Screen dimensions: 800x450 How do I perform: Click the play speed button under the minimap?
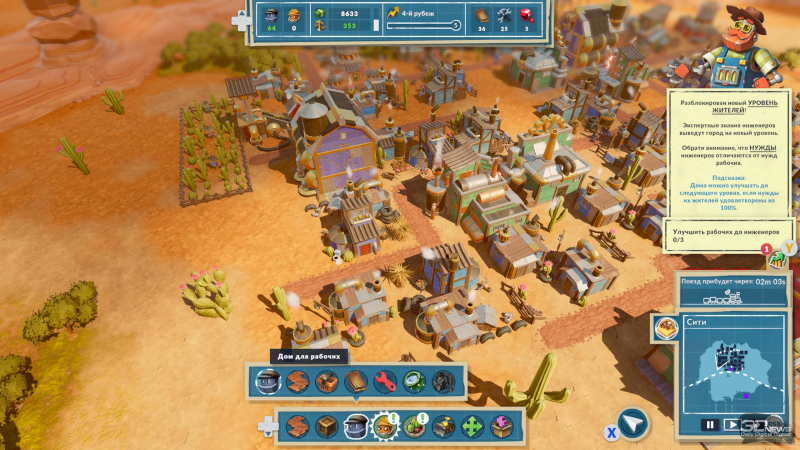pyautogui.click(x=734, y=424)
